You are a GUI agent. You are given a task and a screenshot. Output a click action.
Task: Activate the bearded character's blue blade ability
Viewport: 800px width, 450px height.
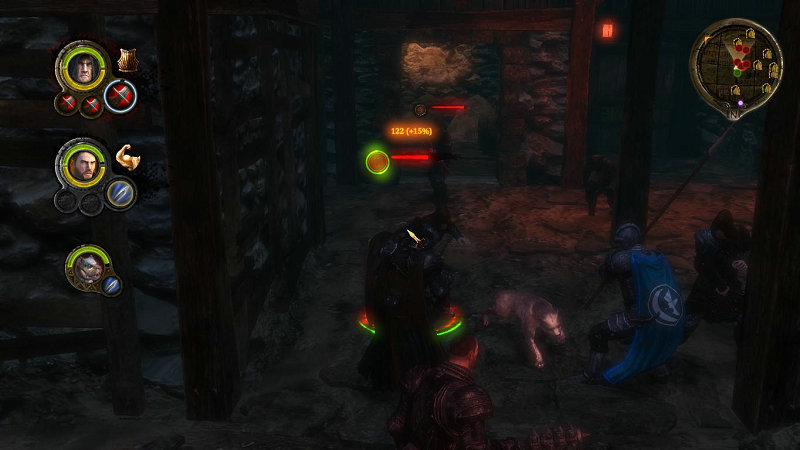tap(120, 192)
